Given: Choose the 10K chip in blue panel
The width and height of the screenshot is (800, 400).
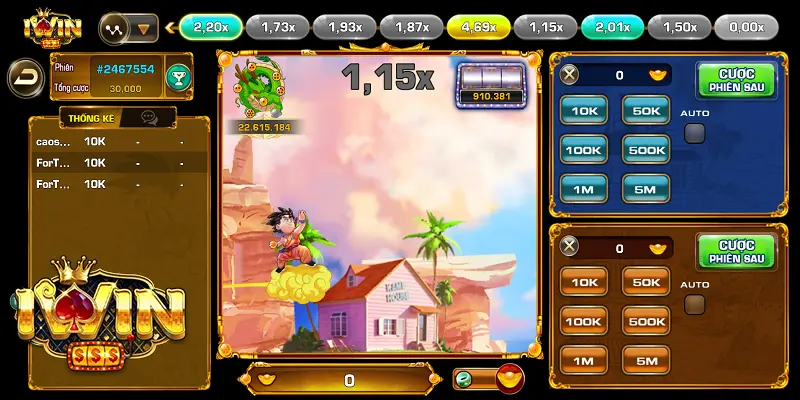Looking at the screenshot, I should pos(584,110).
